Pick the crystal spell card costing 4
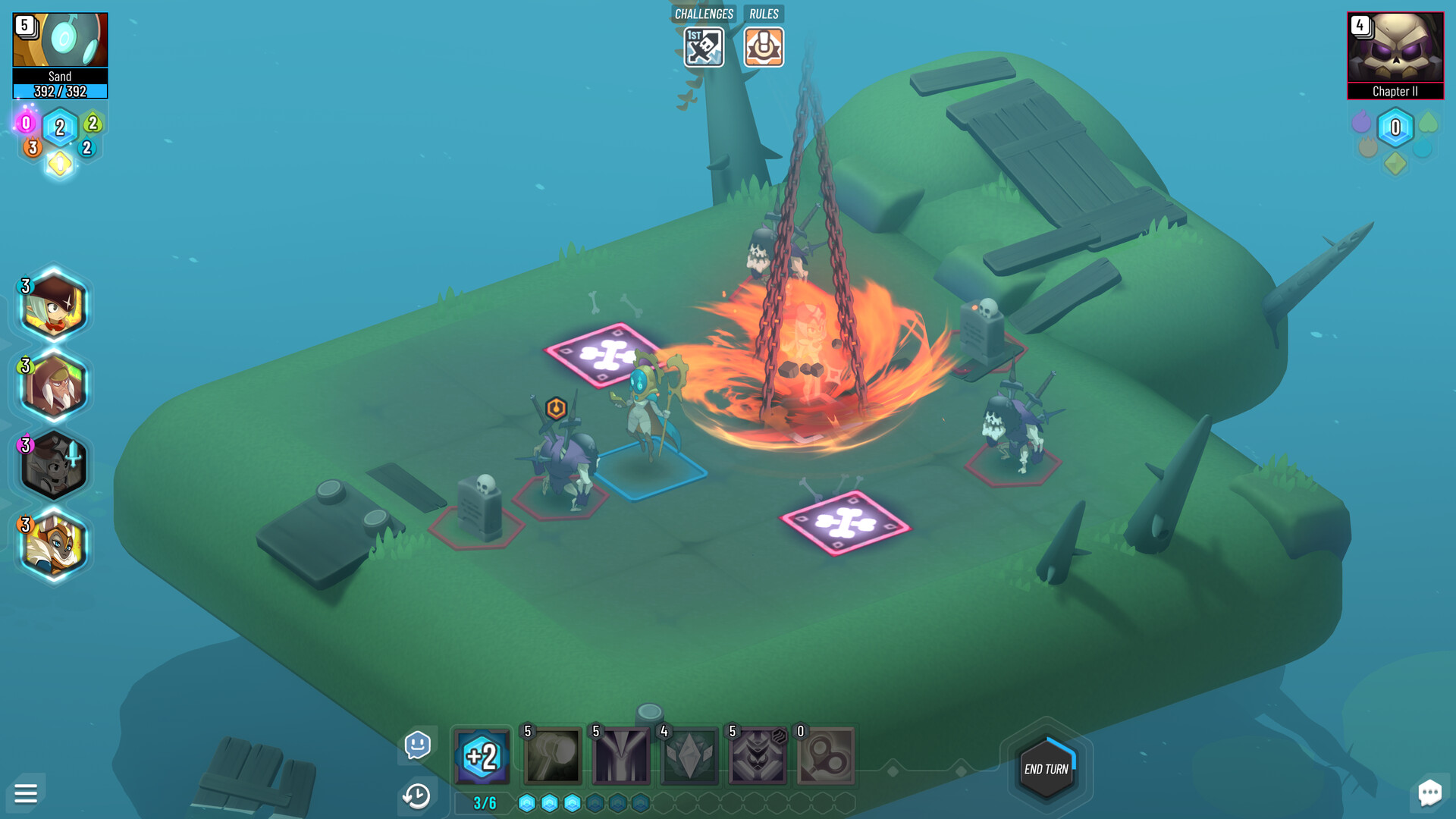This screenshot has width=1456, height=819. 689,756
